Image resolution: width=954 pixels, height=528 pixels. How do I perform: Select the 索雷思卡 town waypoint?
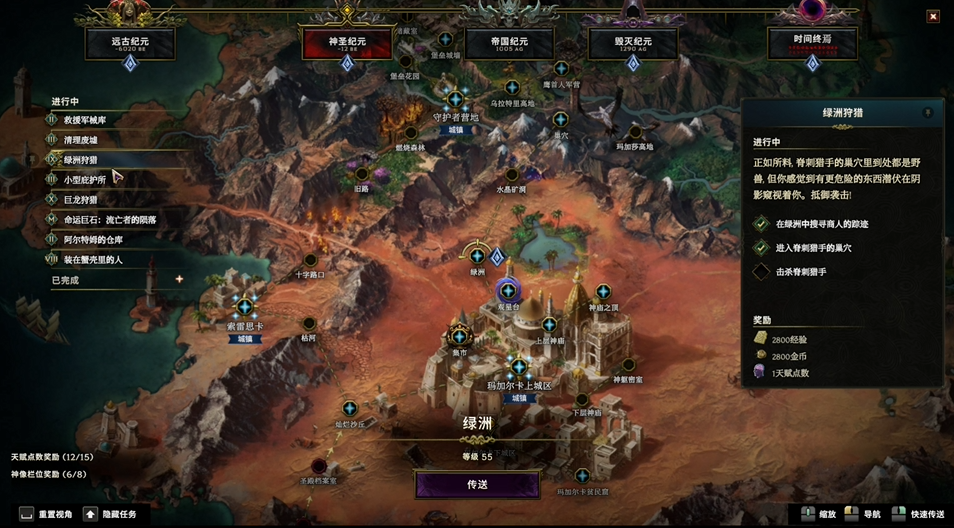[245, 306]
